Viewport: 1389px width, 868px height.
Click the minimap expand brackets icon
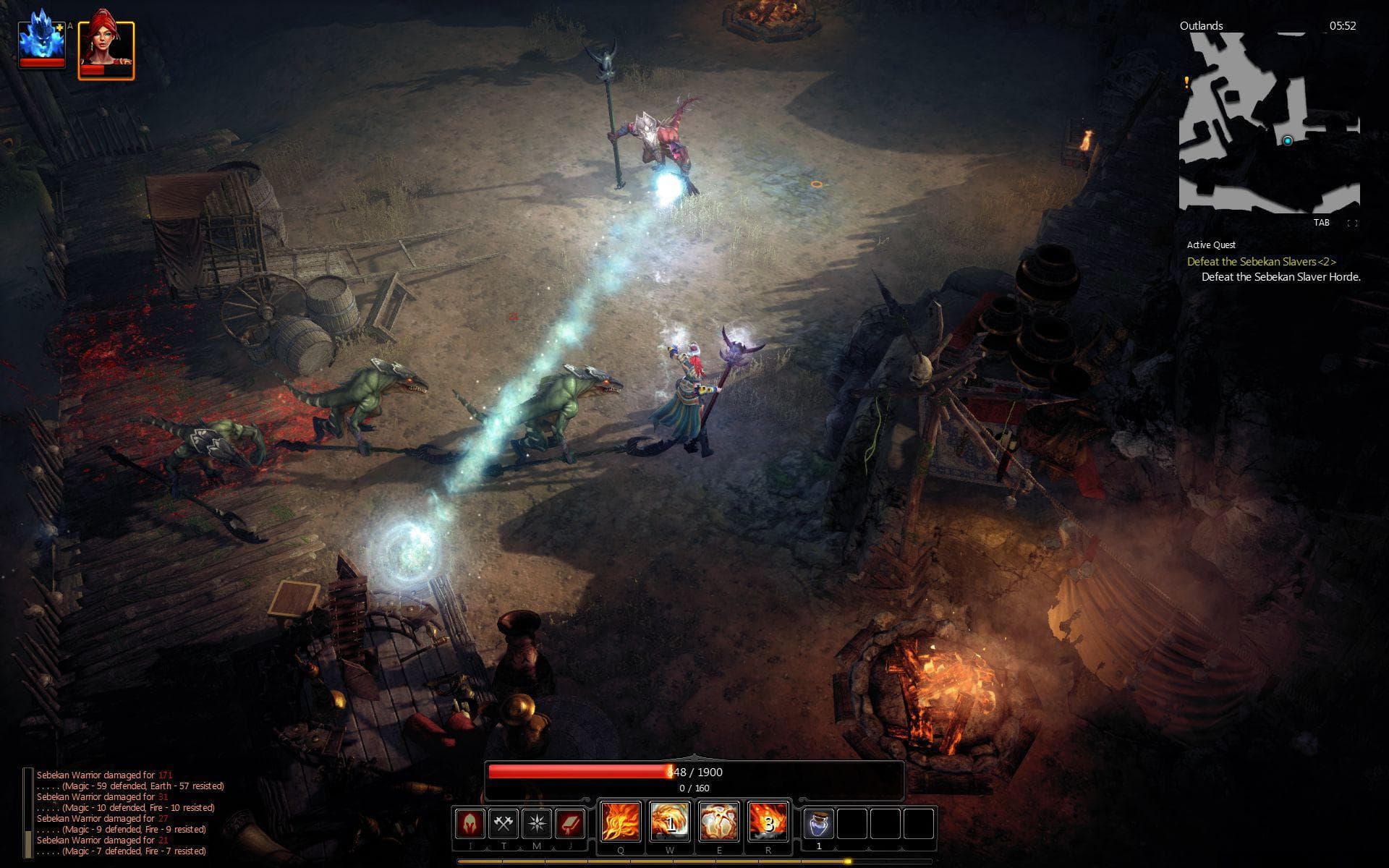[x=1351, y=223]
